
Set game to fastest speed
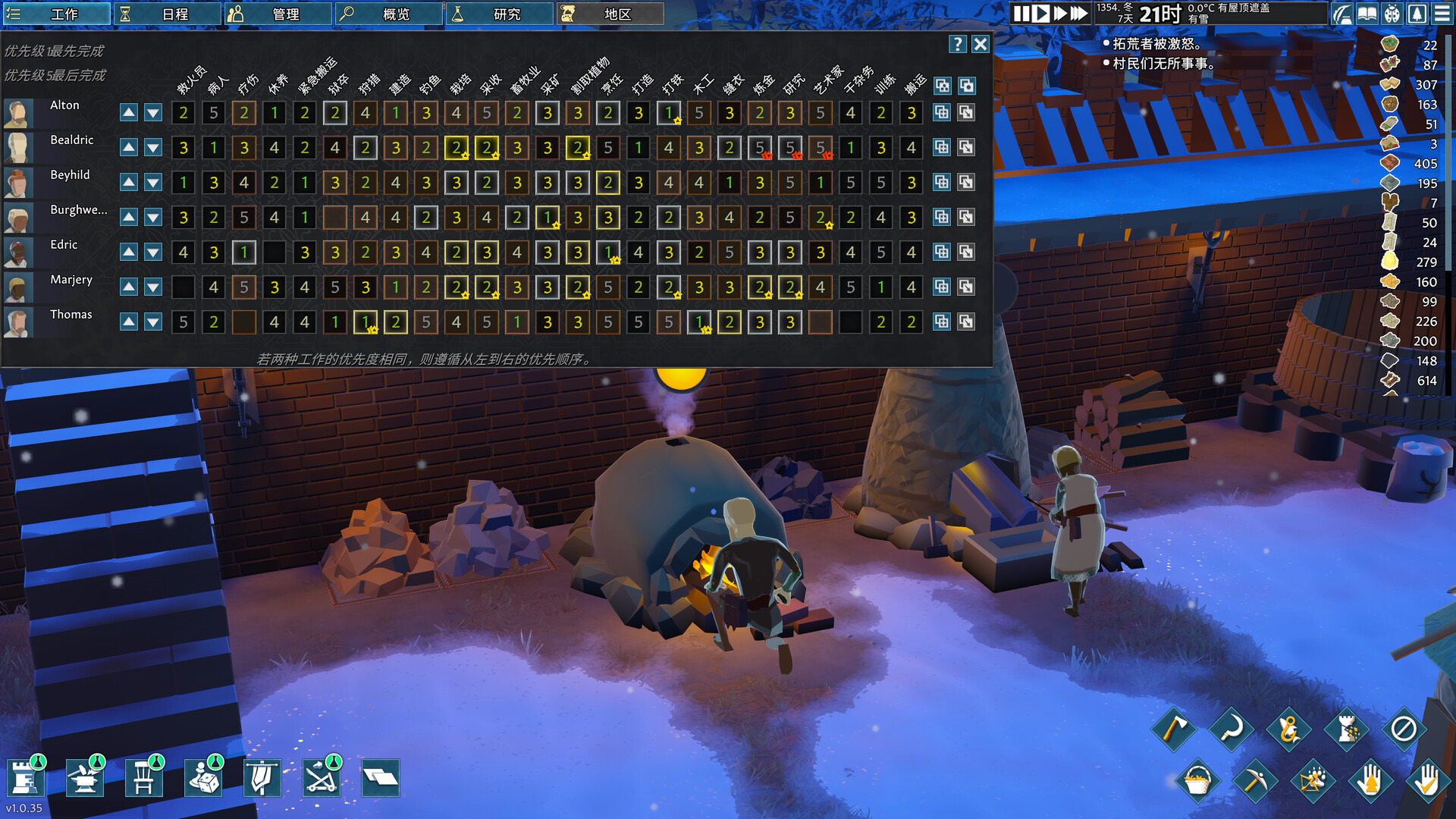1078,14
